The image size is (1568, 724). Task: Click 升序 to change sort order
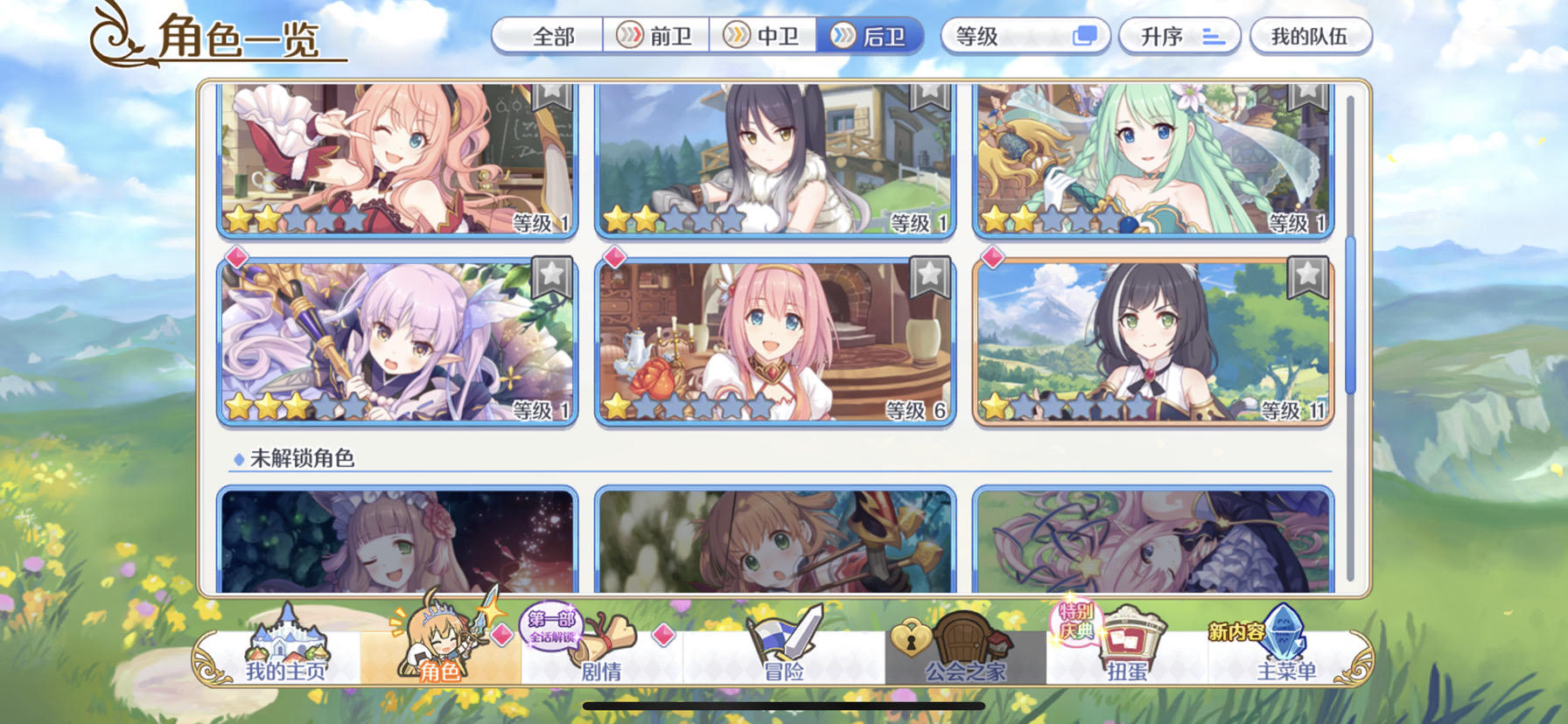pos(1179,36)
